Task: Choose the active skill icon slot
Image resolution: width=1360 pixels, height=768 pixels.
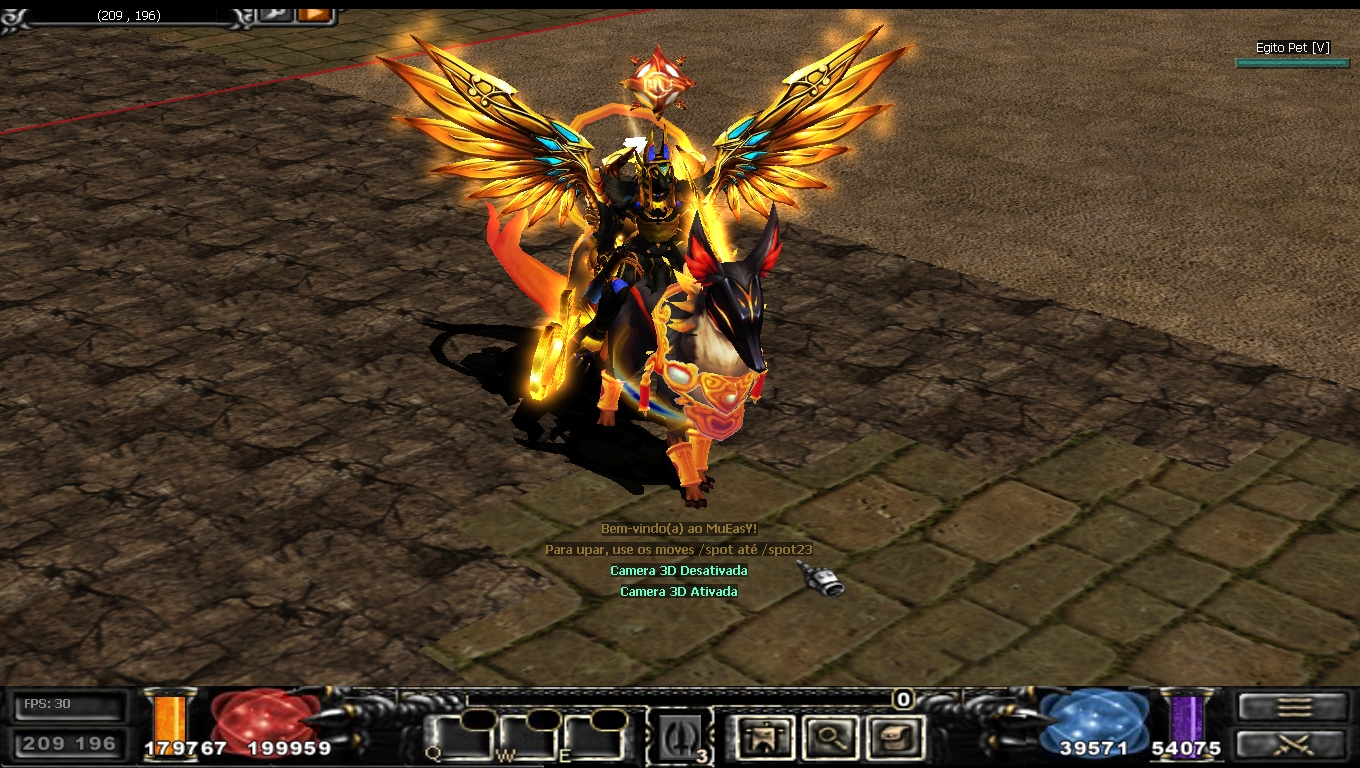Action: (679, 738)
